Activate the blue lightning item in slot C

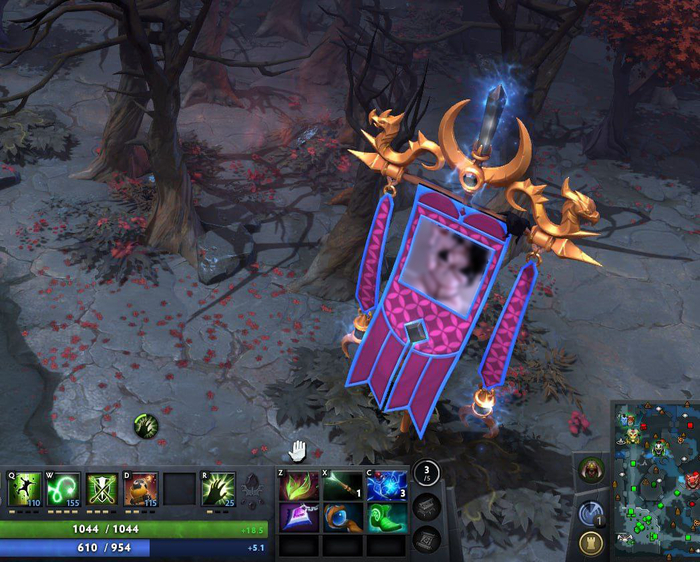coord(387,485)
